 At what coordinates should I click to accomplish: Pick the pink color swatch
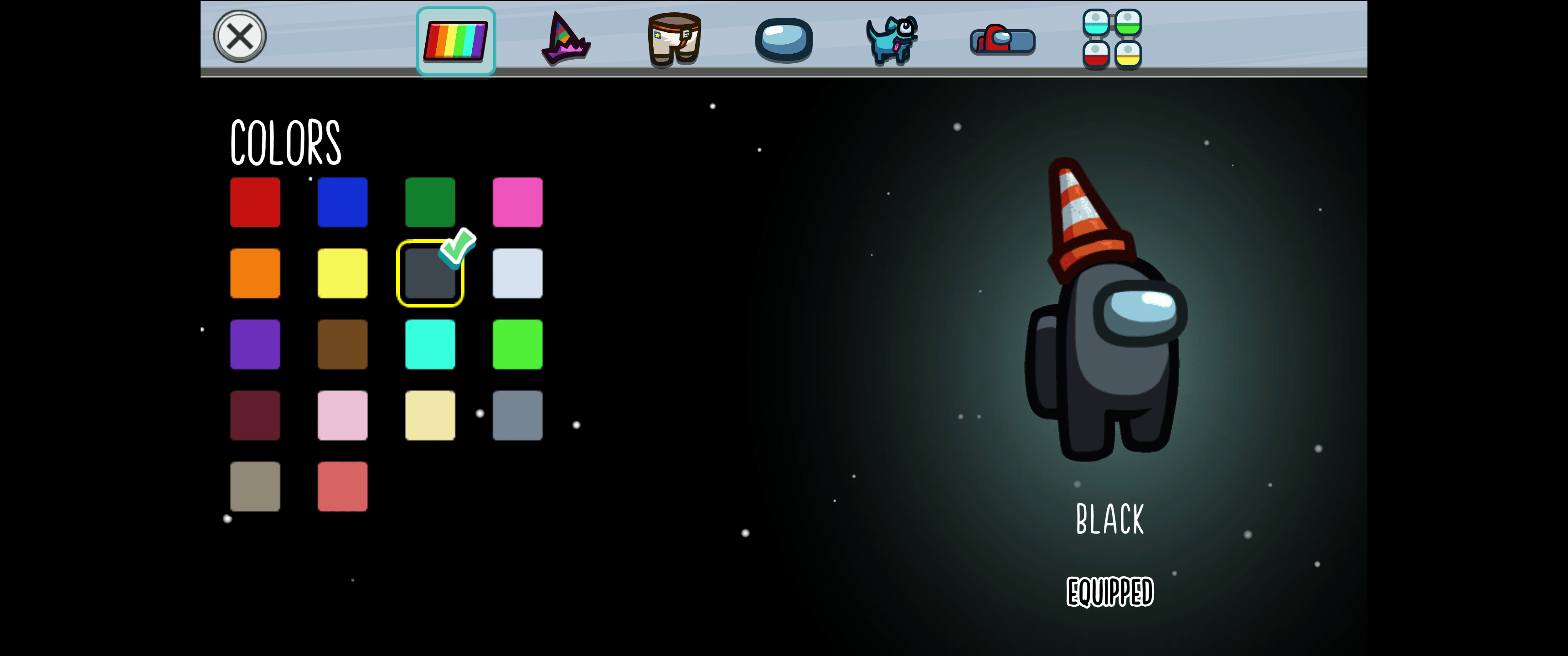[x=518, y=202]
